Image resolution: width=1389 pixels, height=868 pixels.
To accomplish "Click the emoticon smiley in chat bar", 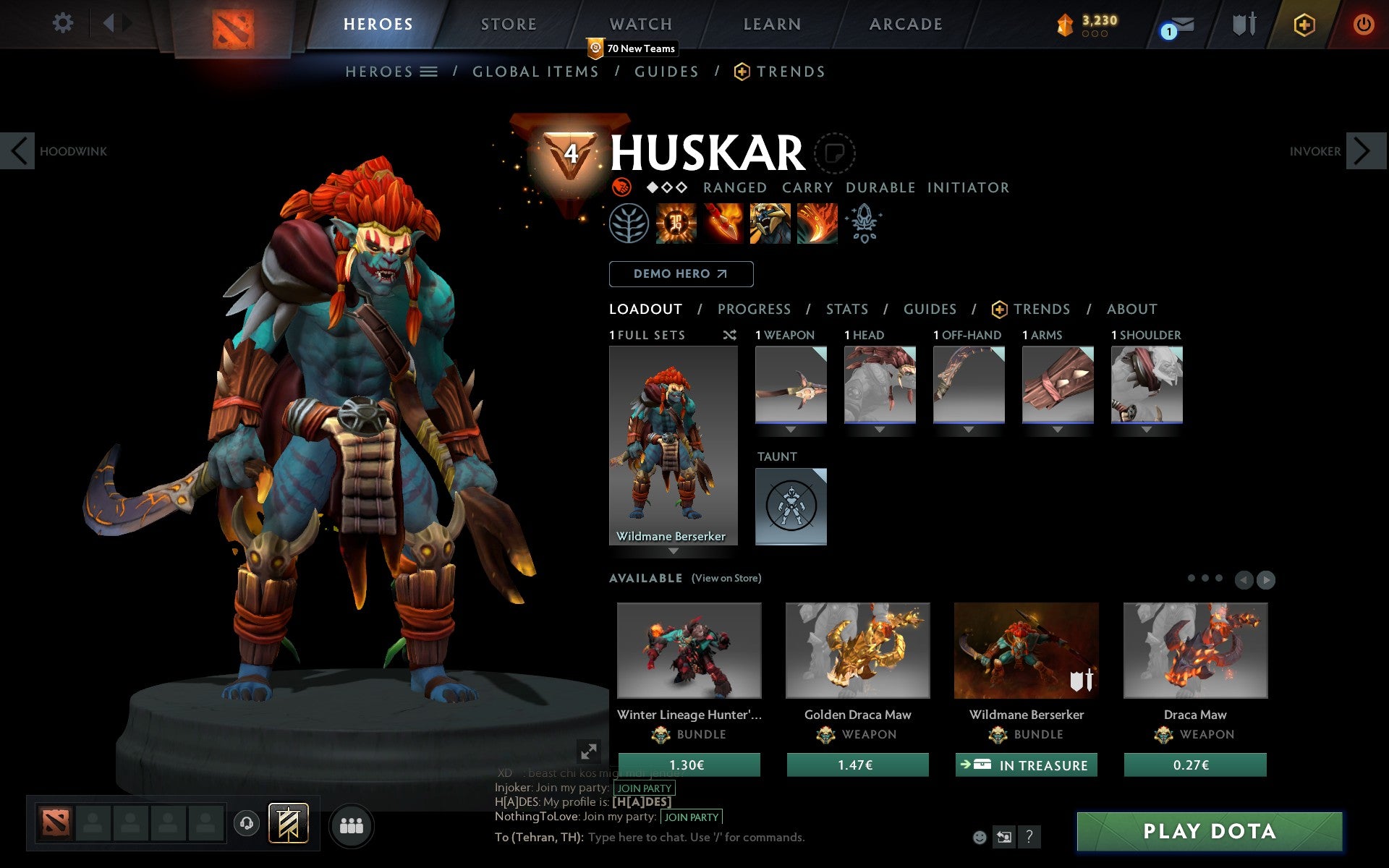I will coord(980,837).
